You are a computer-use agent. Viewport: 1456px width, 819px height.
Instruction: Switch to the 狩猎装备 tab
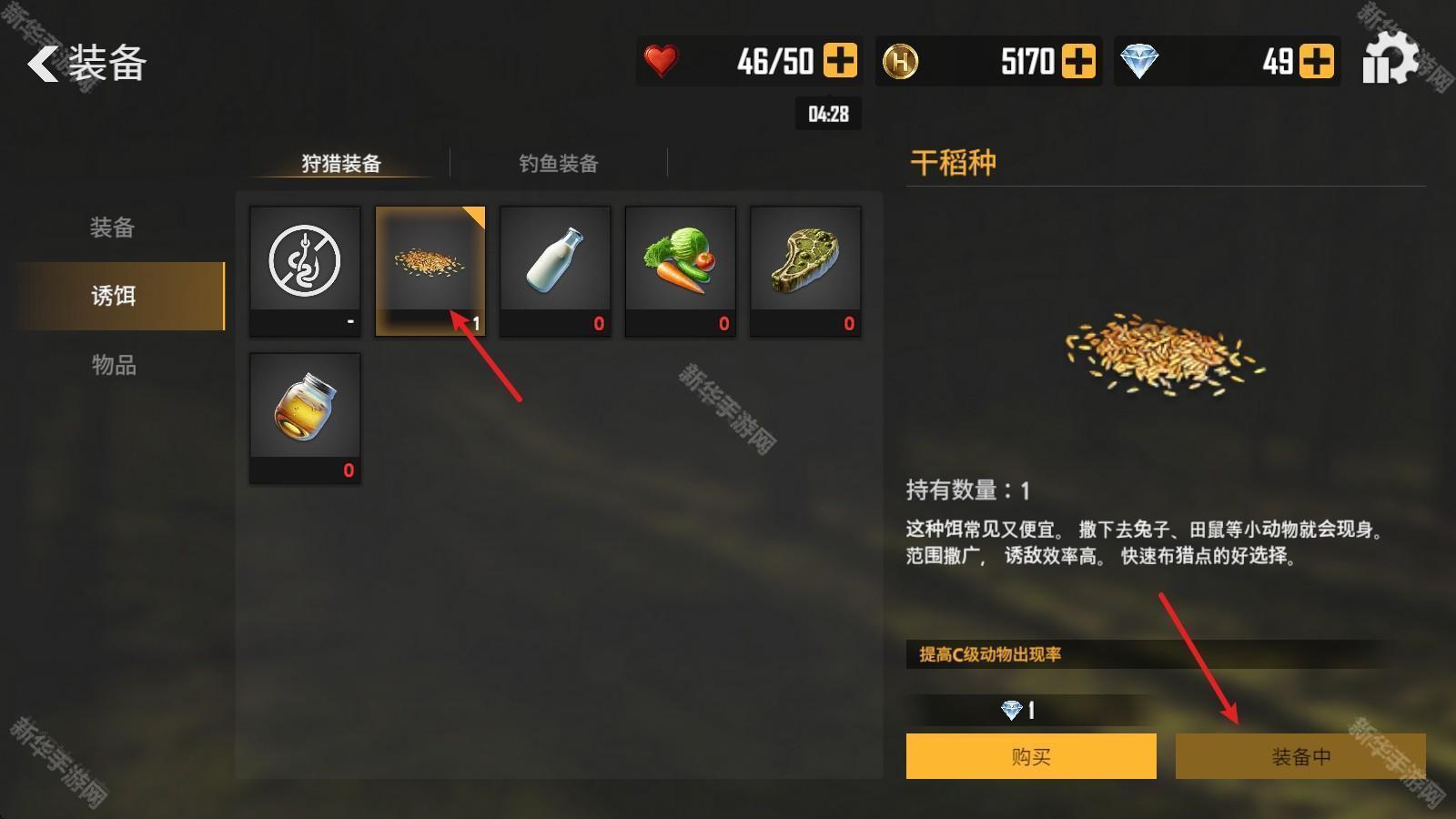tap(341, 164)
